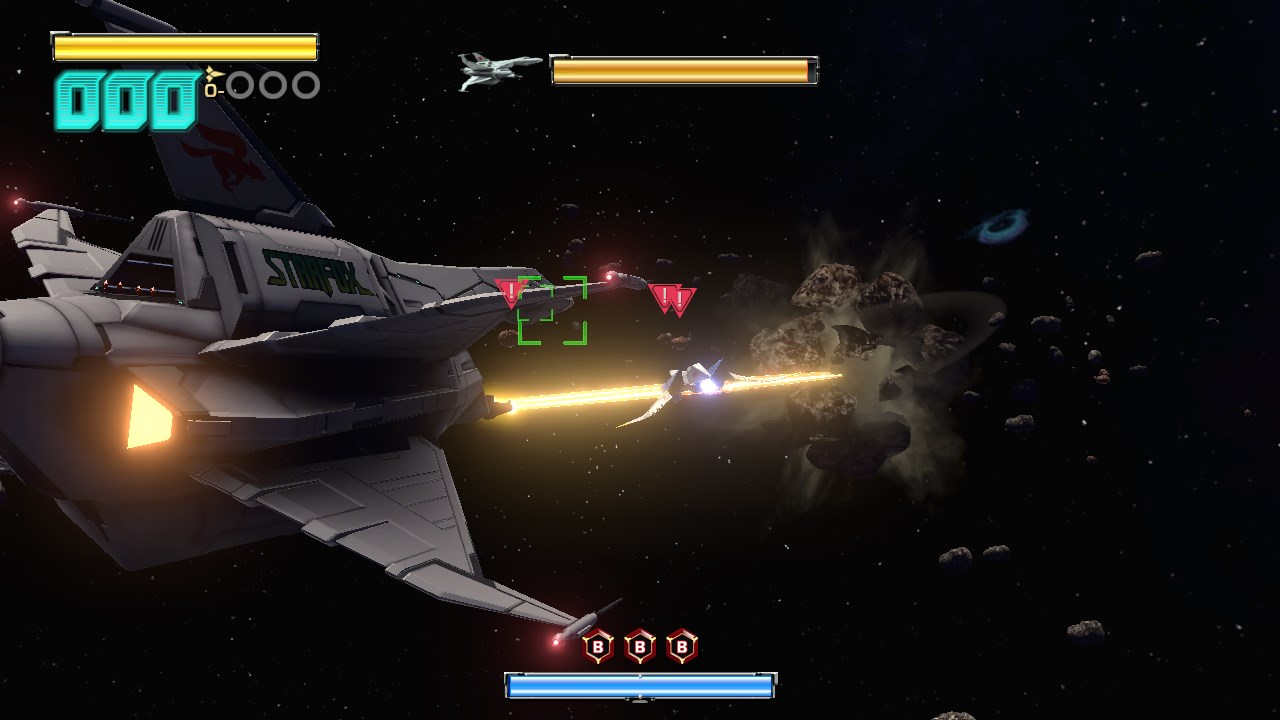Click the Great Fox ship icon
The width and height of the screenshot is (1280, 720).
(x=498, y=70)
